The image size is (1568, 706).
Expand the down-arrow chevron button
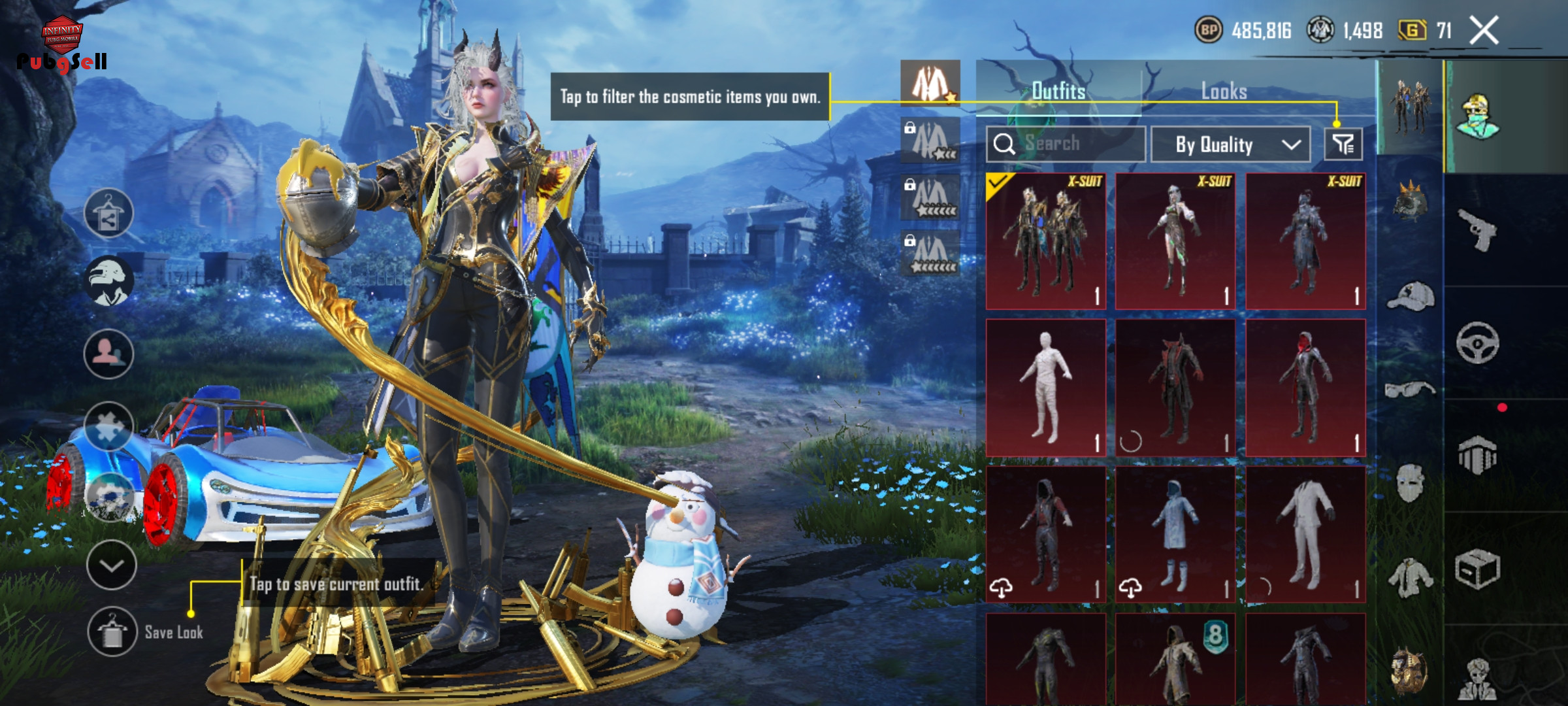point(111,565)
